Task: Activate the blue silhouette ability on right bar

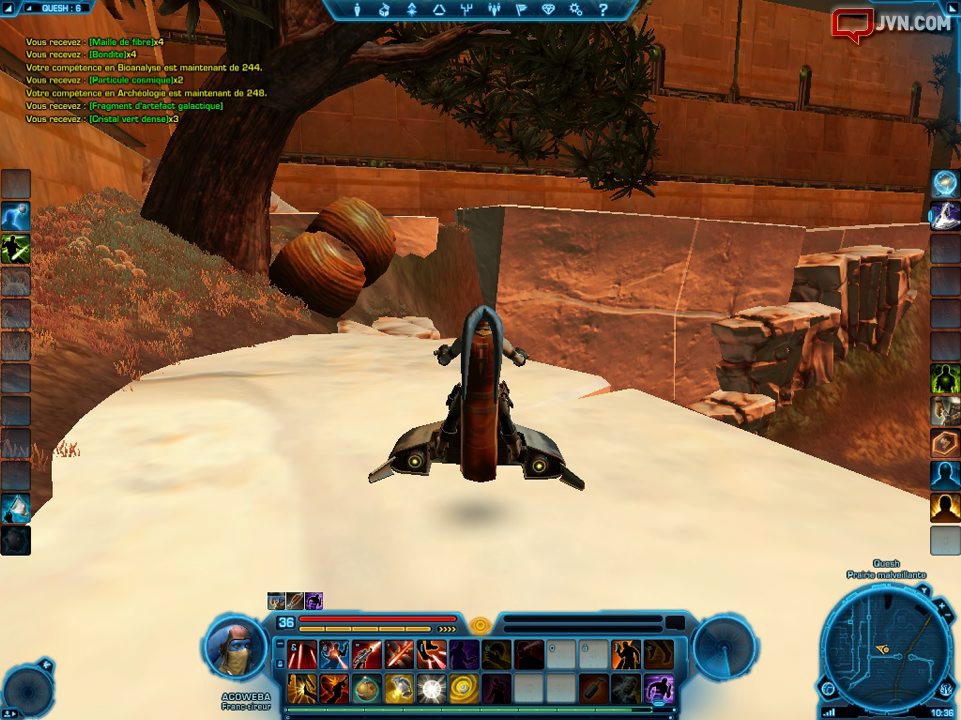Action: [945, 474]
